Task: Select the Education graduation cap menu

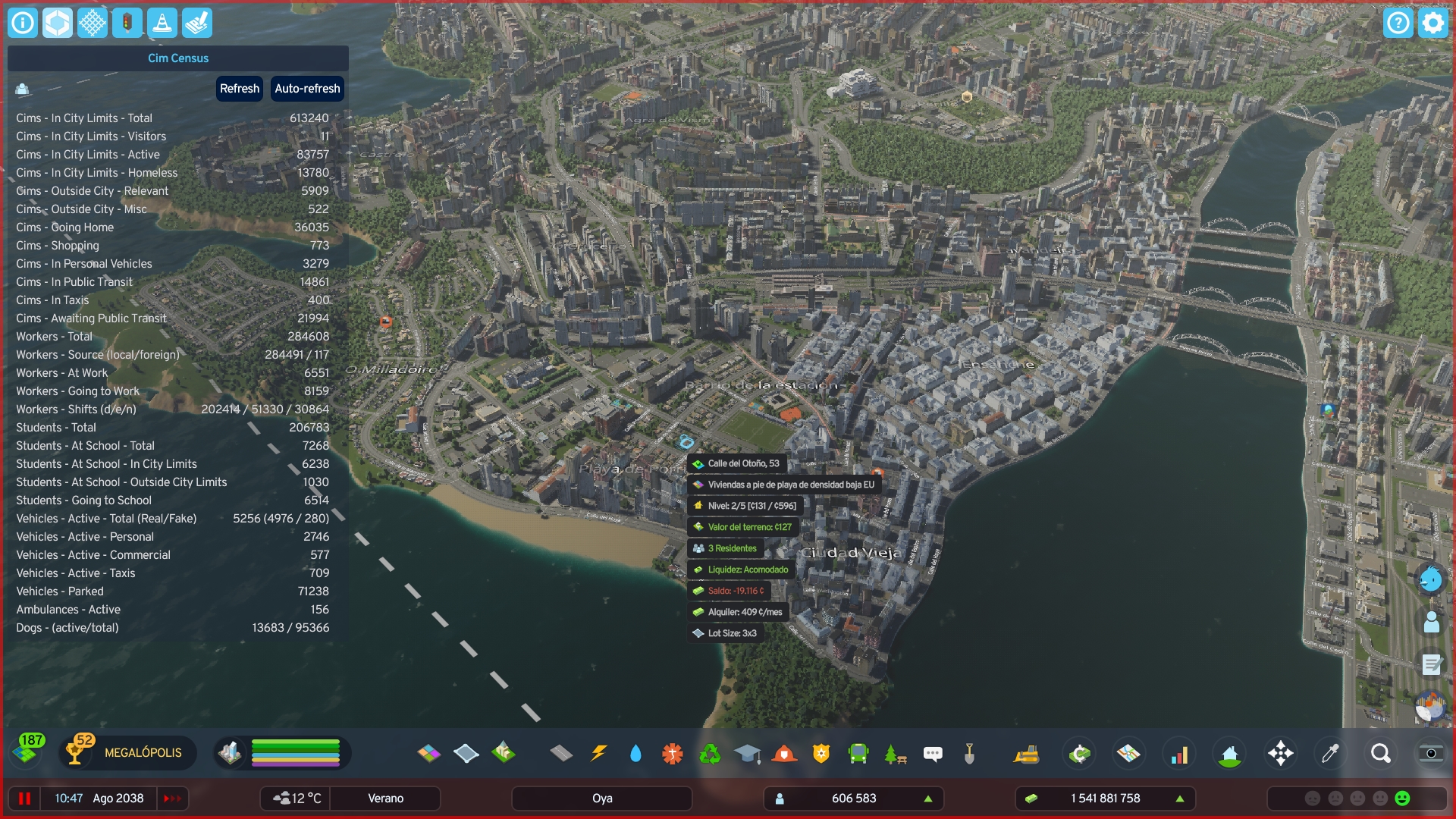Action: point(747,753)
